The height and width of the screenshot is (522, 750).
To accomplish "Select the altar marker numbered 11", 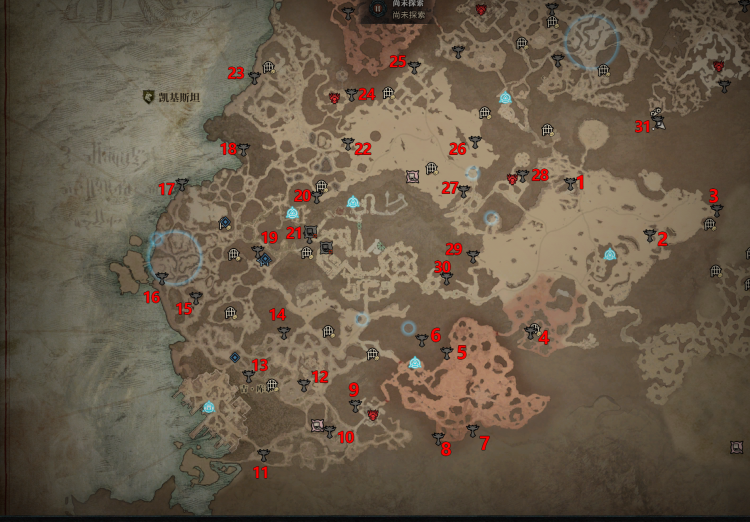I will 263,455.
